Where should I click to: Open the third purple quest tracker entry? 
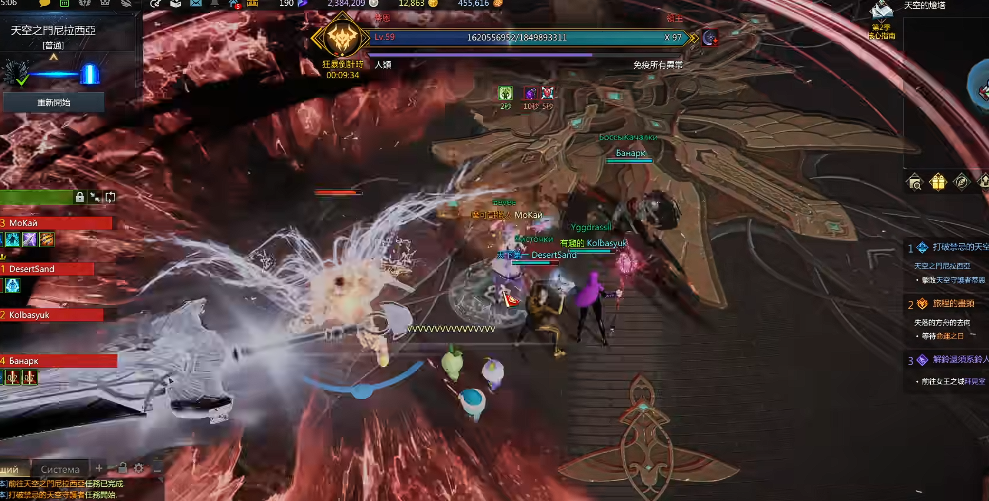953,360
